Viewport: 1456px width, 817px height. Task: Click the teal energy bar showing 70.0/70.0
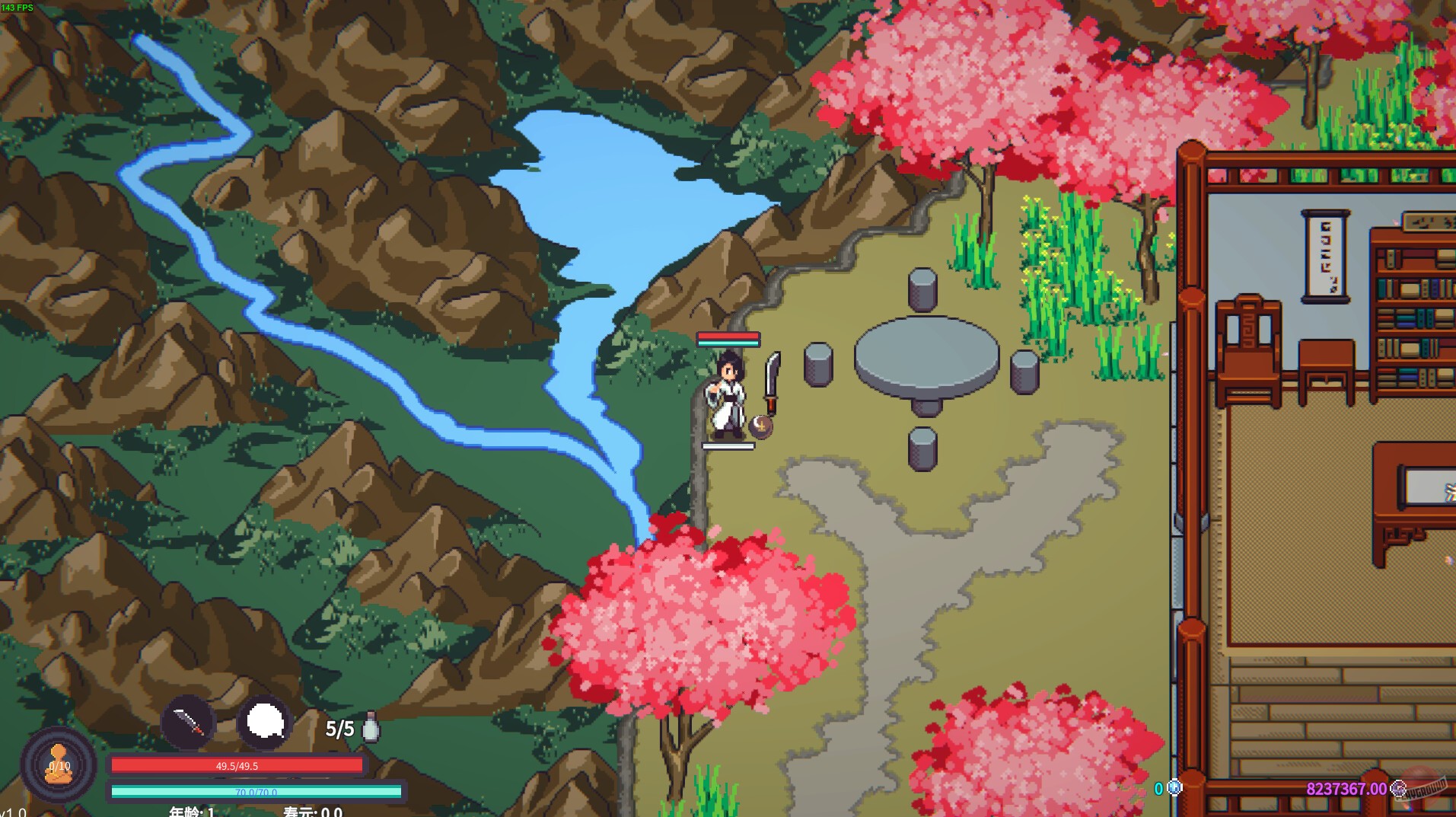[x=236, y=790]
